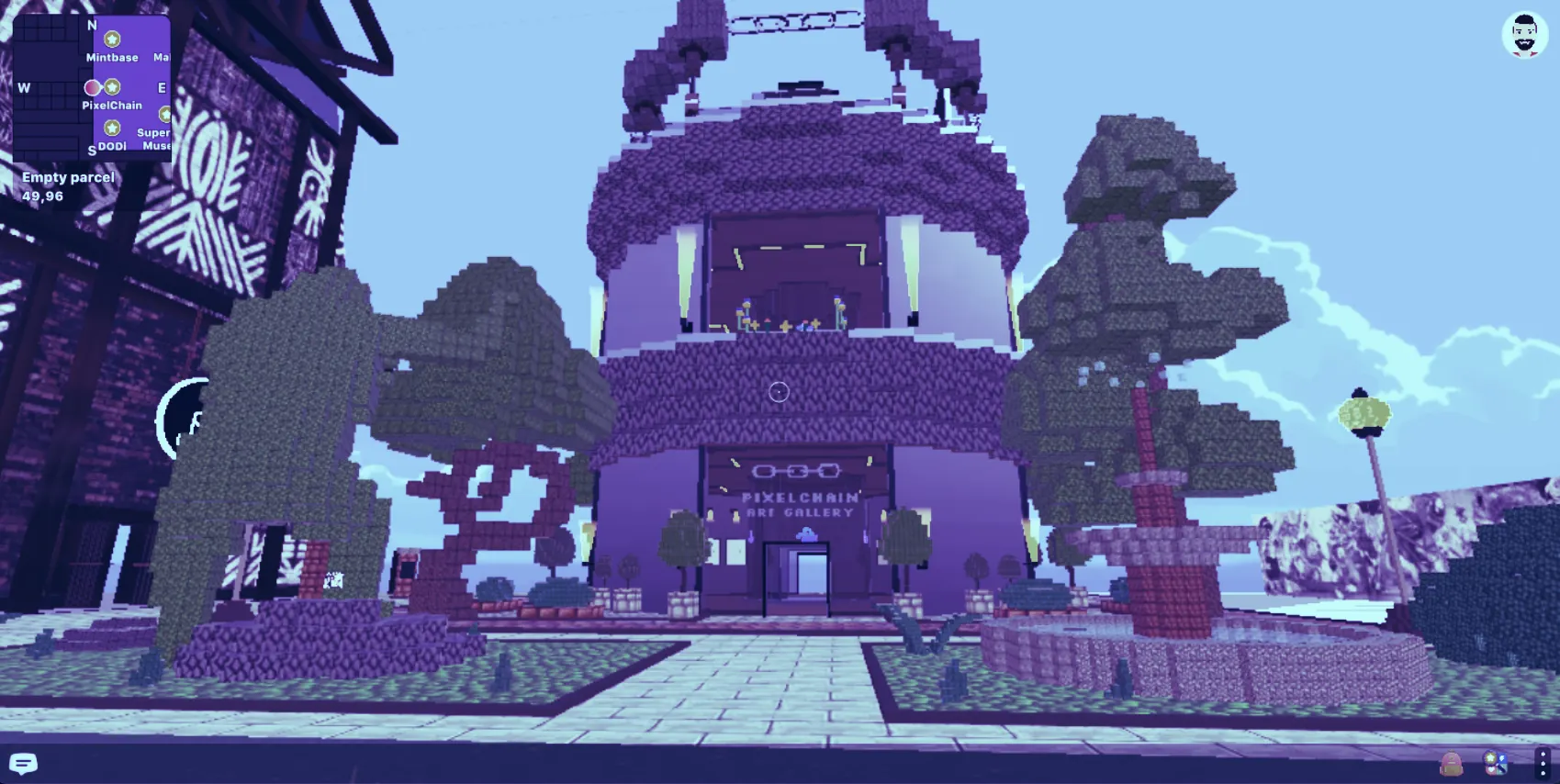
Task: Open the colorful explore apps icon
Action: coord(1496,763)
